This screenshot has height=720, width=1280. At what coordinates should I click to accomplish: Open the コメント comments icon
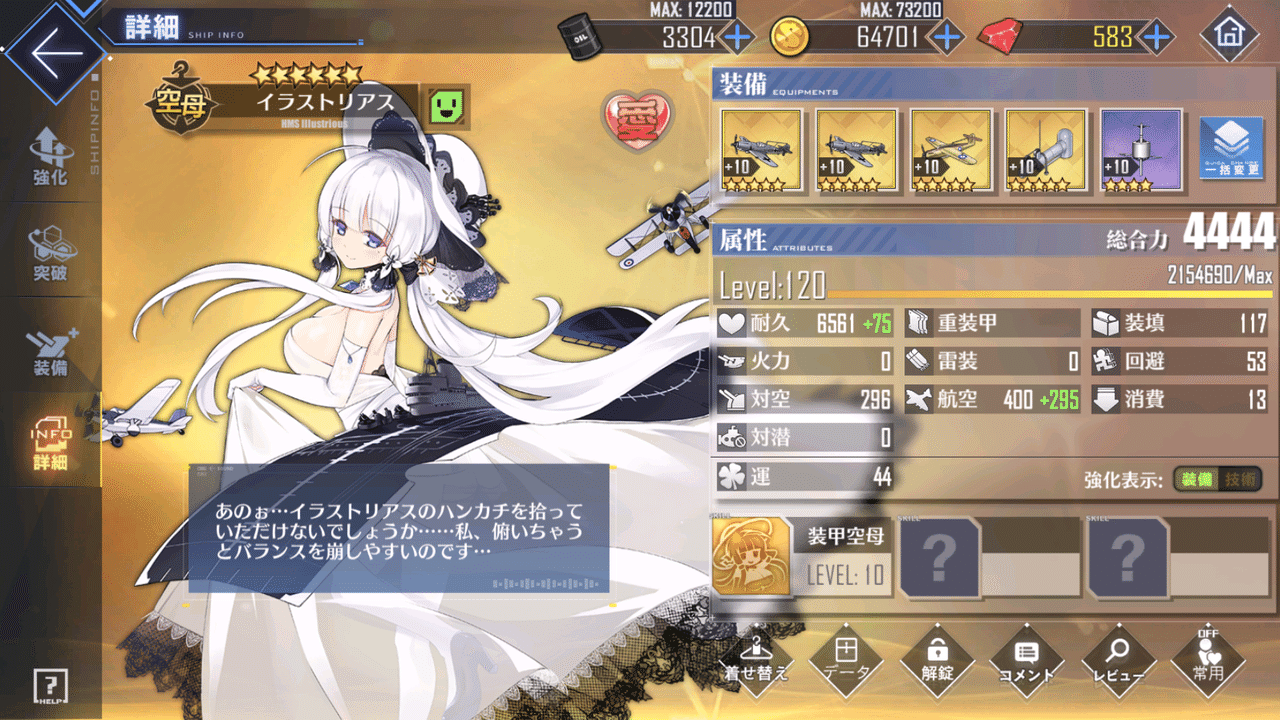click(x=1026, y=660)
